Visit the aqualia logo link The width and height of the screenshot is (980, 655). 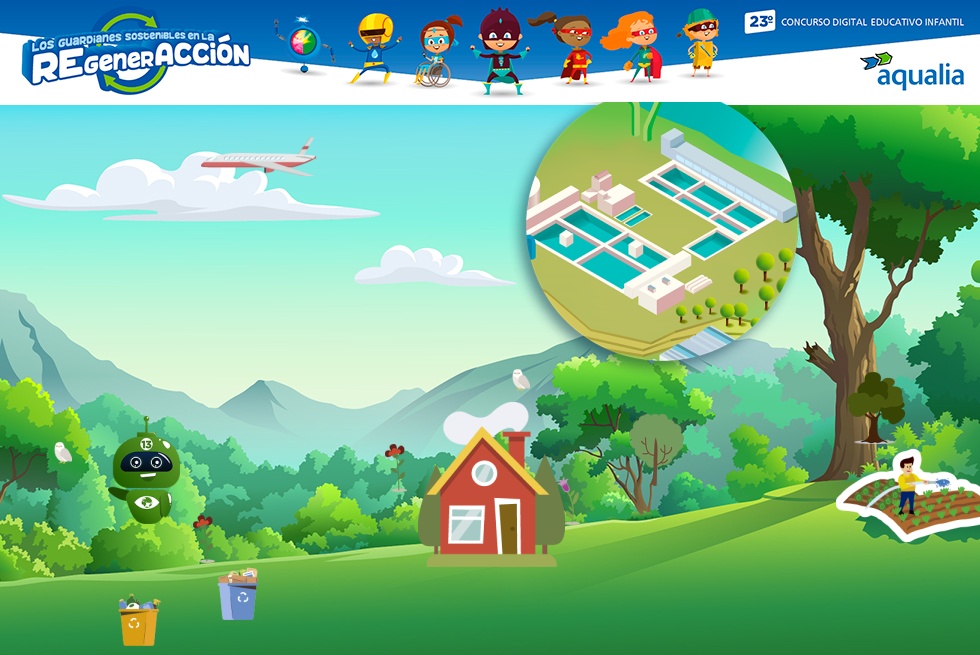(912, 70)
